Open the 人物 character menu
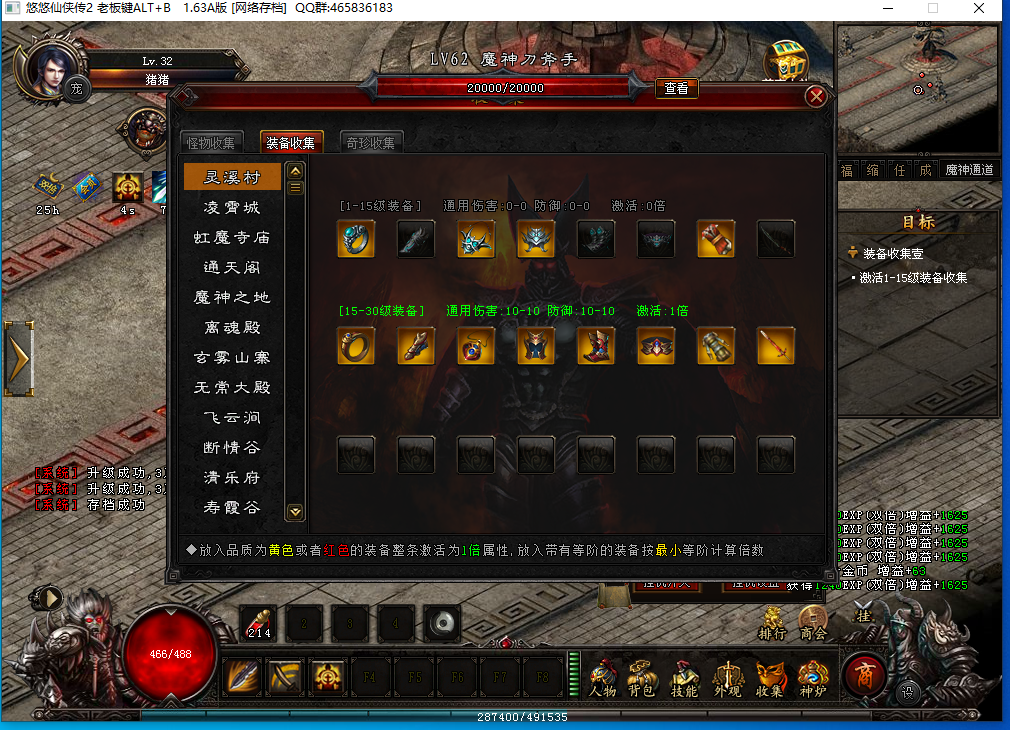Screen dimensions: 1010x730 602,678
